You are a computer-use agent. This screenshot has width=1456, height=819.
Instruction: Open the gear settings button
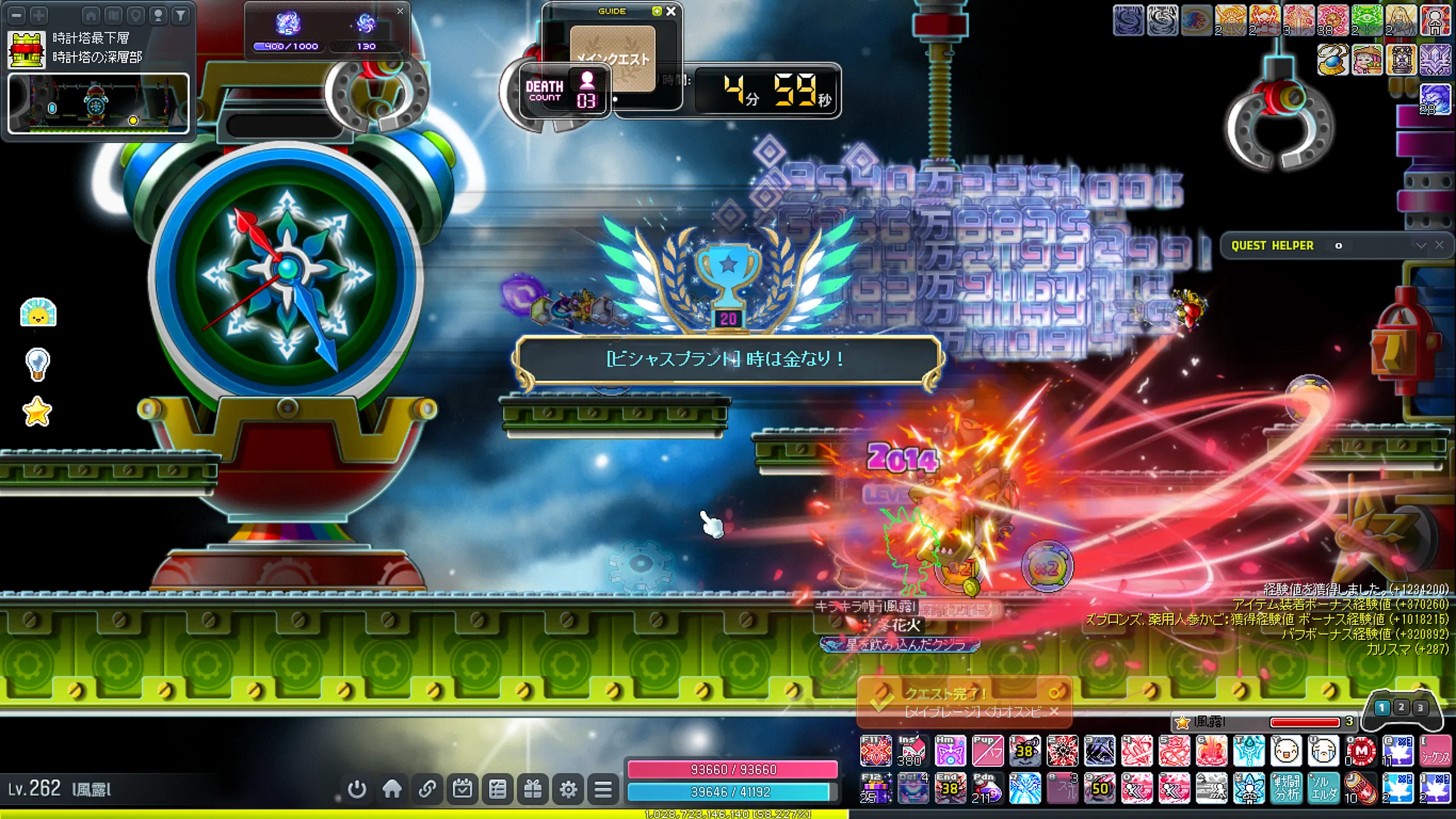click(568, 789)
